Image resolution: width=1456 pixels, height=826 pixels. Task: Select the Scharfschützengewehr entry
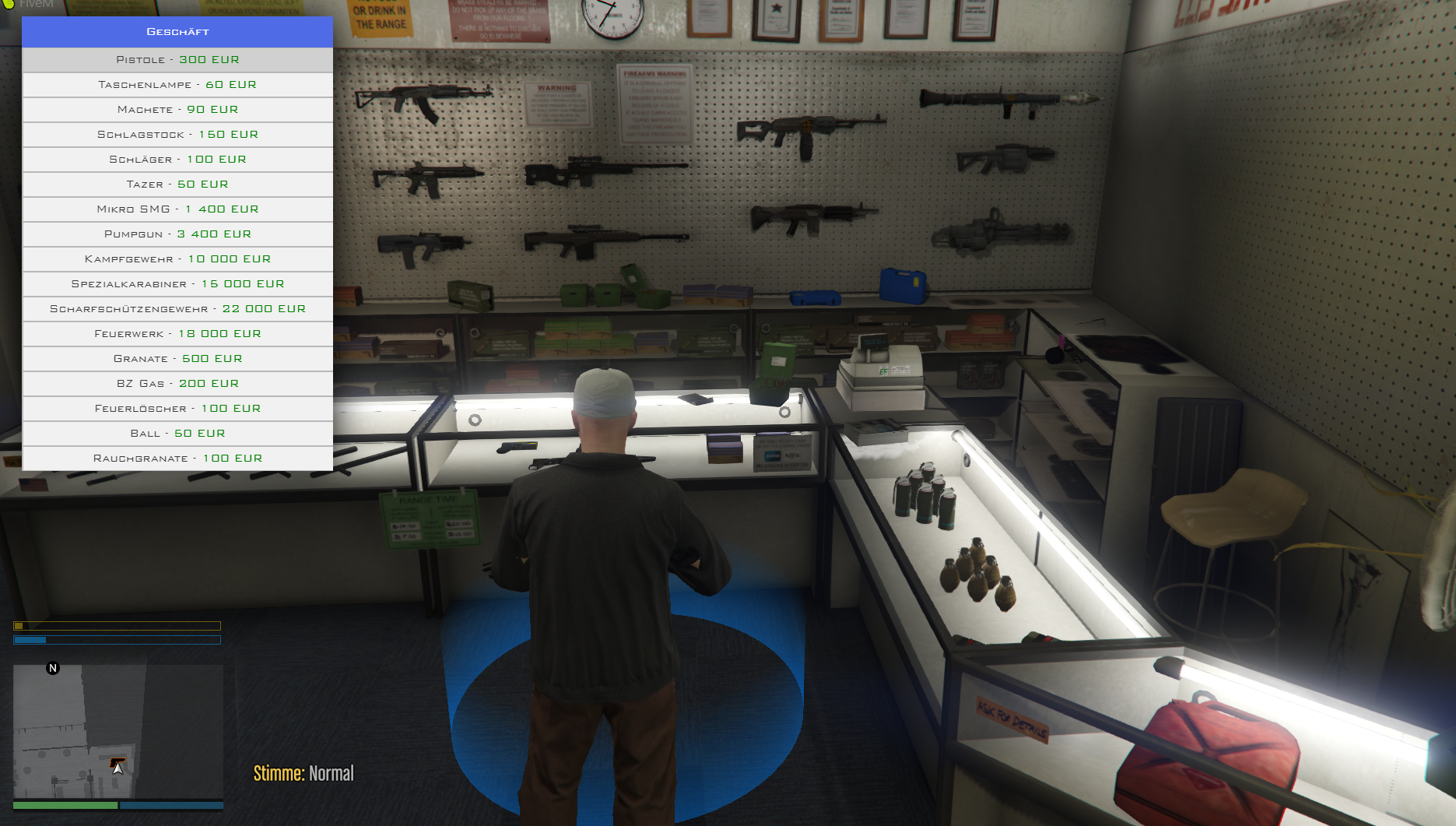click(177, 309)
